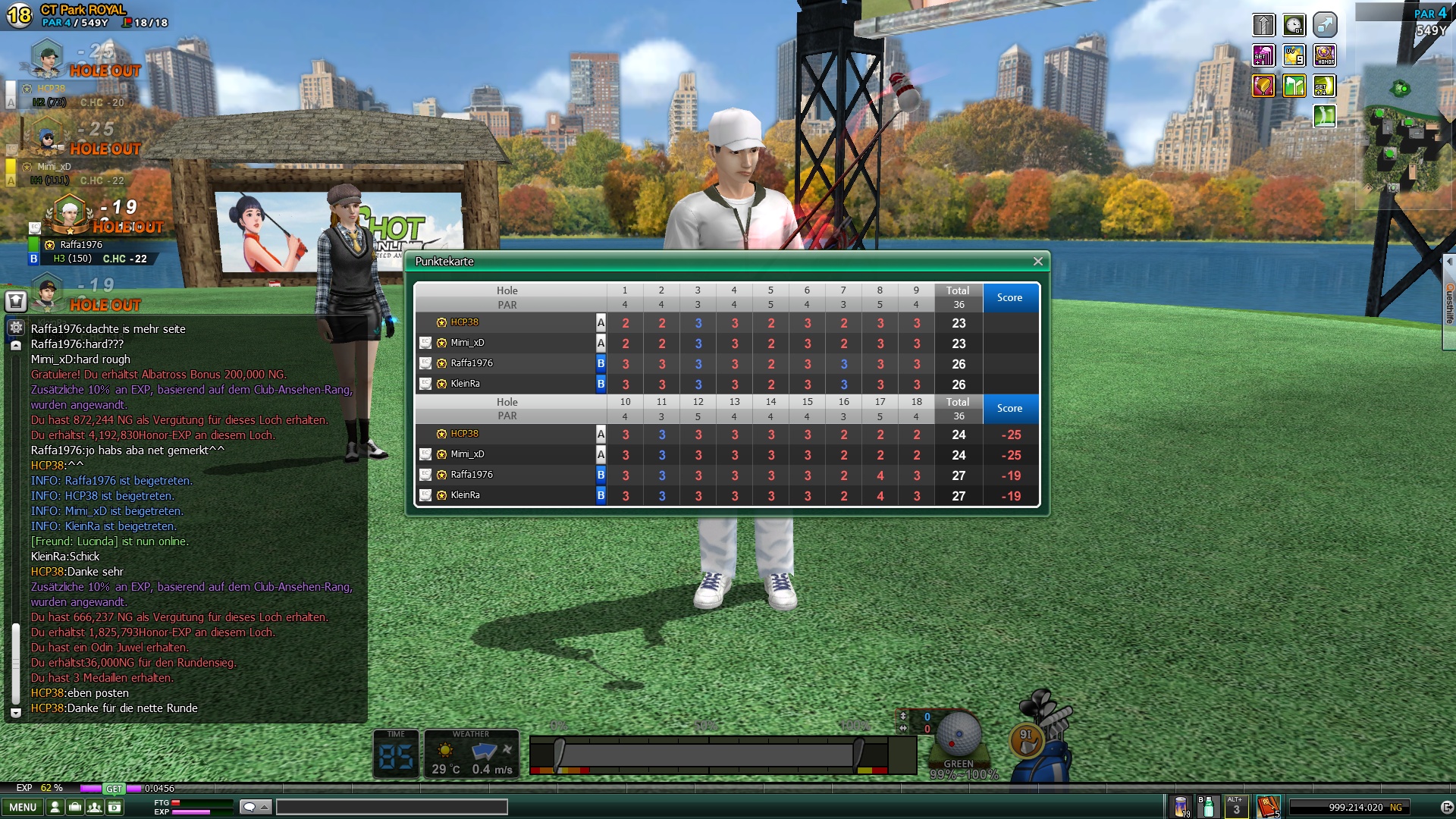Select Raffa1976 row in the scorecard
This screenshot has width=1456, height=819.
point(472,363)
